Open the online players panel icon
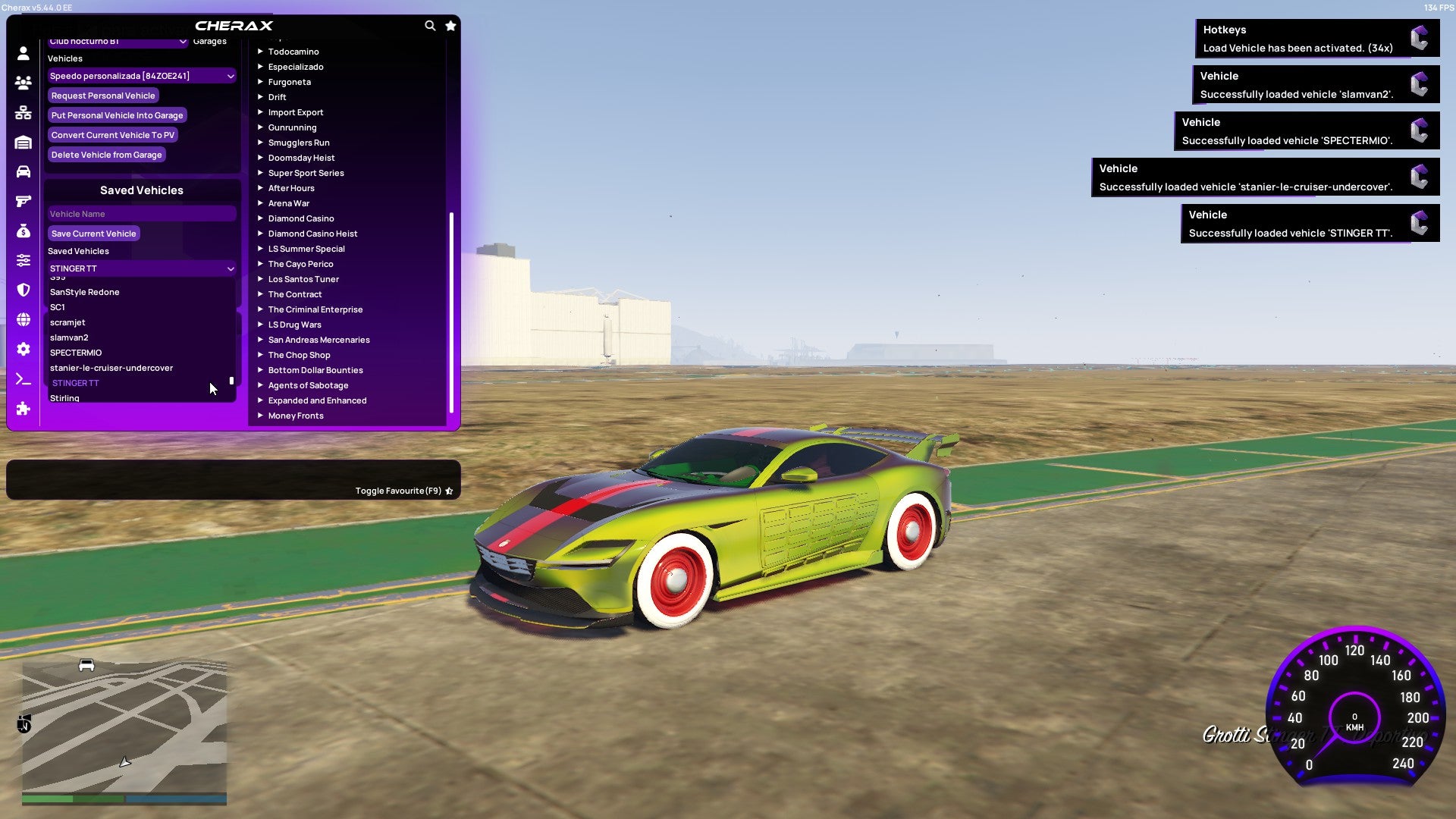1456x819 pixels. pyautogui.click(x=23, y=83)
